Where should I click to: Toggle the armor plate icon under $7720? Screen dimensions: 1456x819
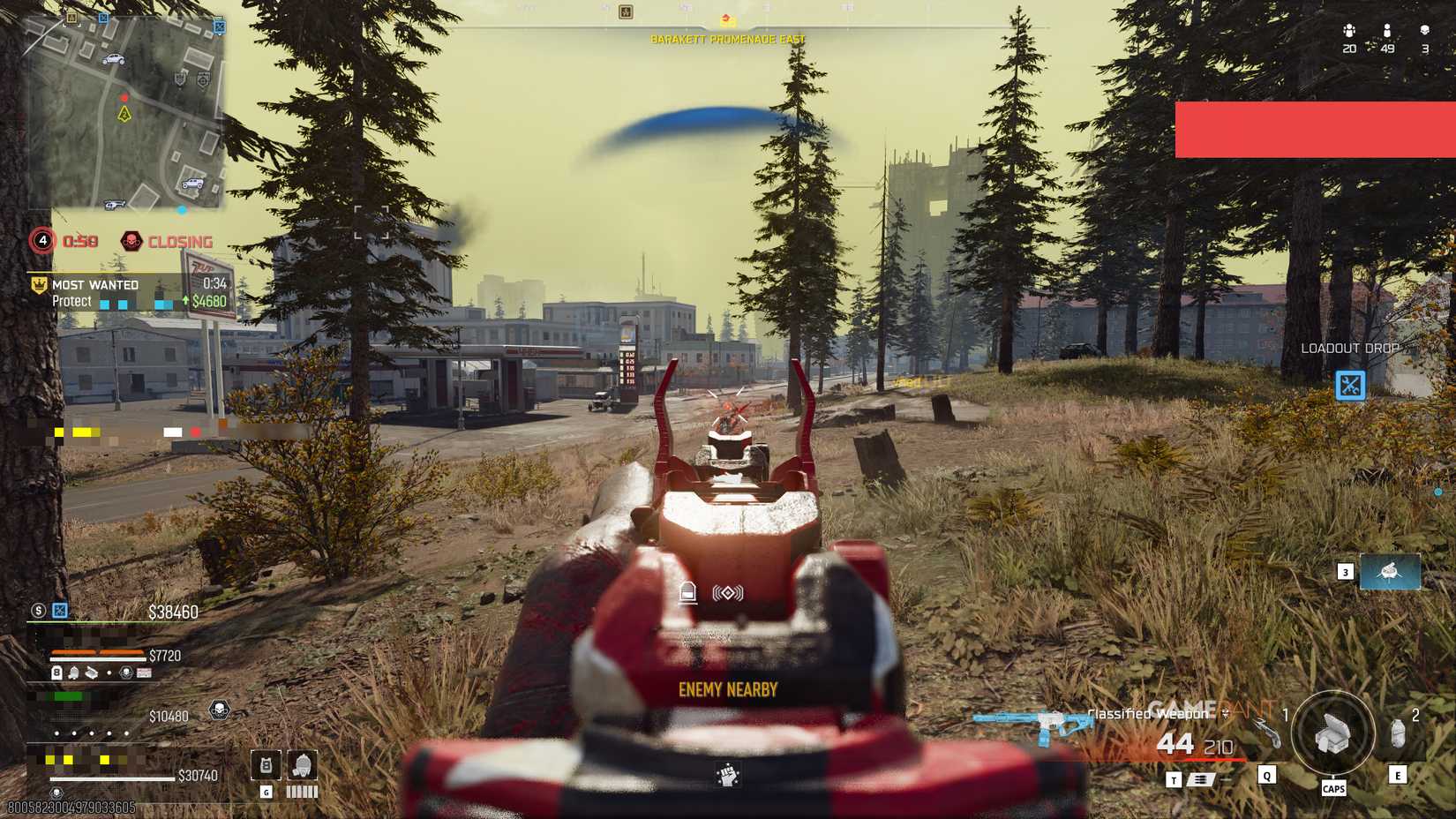click(x=57, y=672)
